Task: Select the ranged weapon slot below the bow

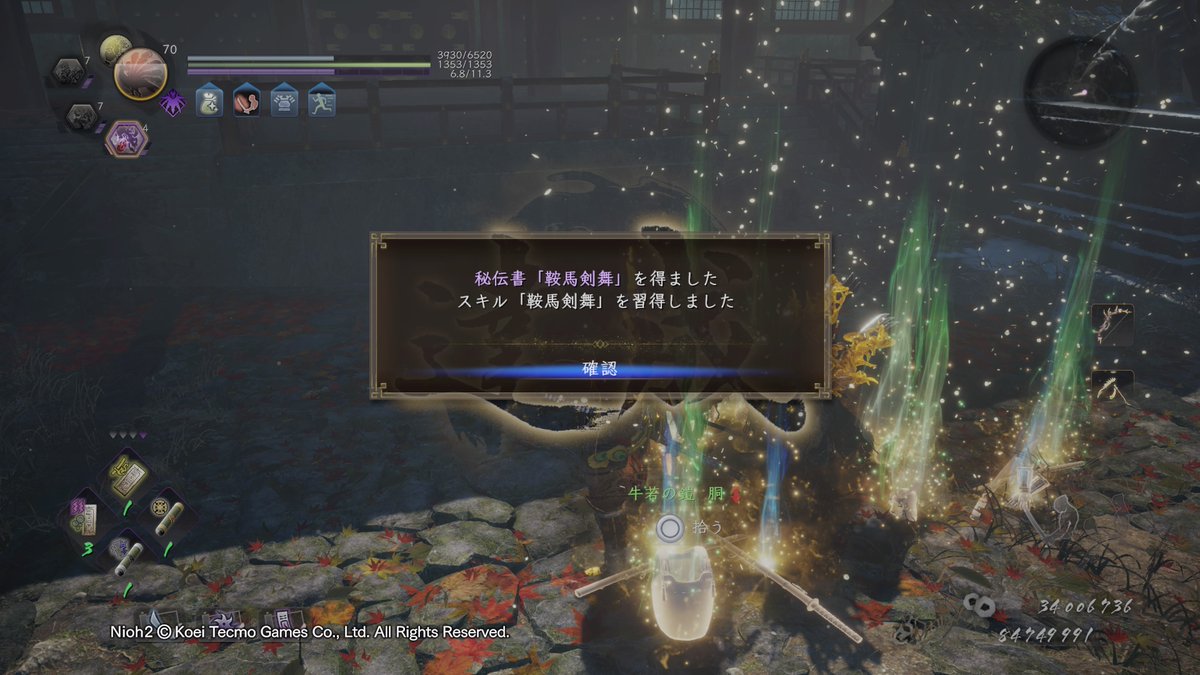Action: pos(1112,386)
